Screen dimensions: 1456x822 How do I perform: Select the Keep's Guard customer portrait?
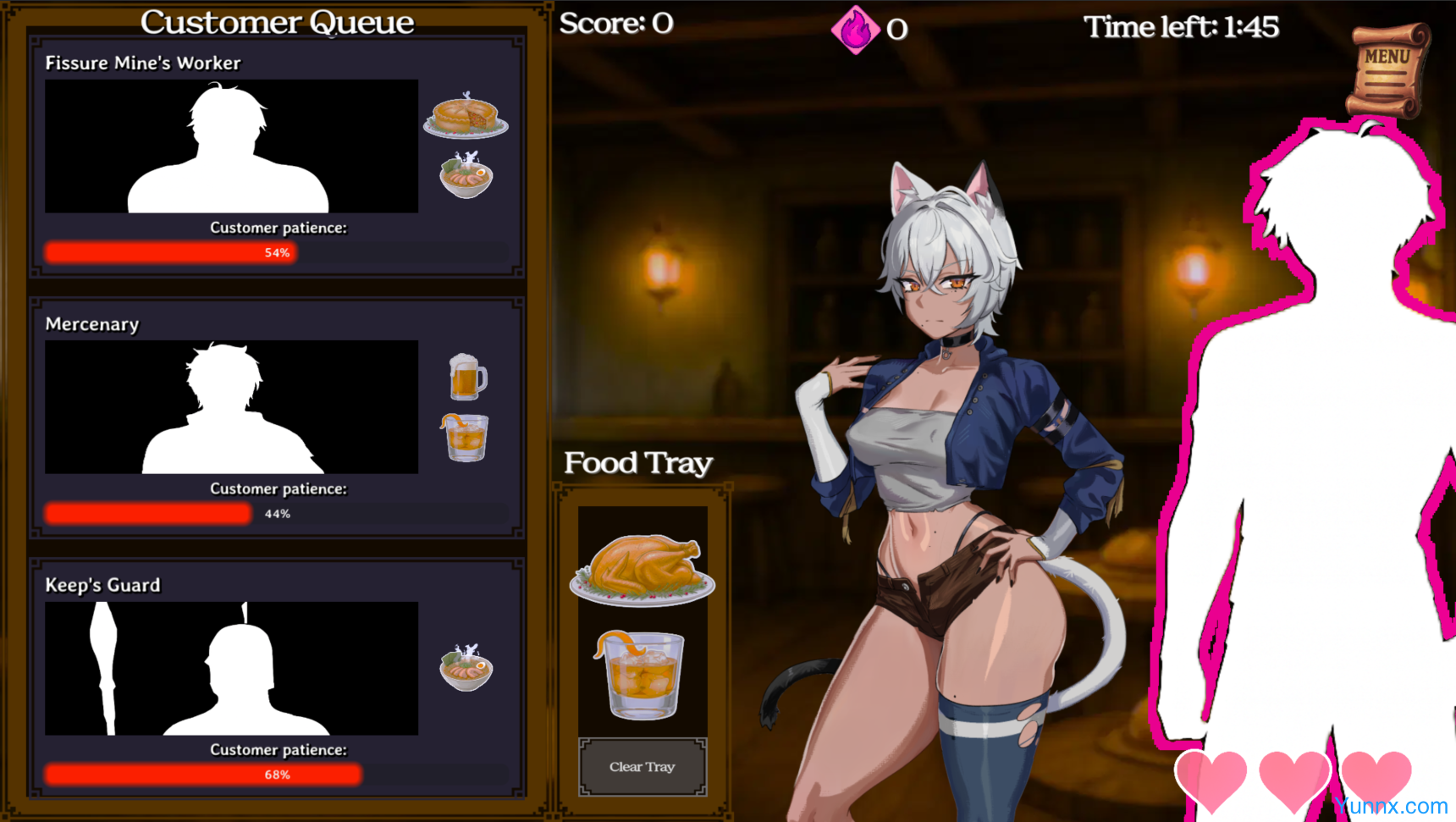coord(231,669)
